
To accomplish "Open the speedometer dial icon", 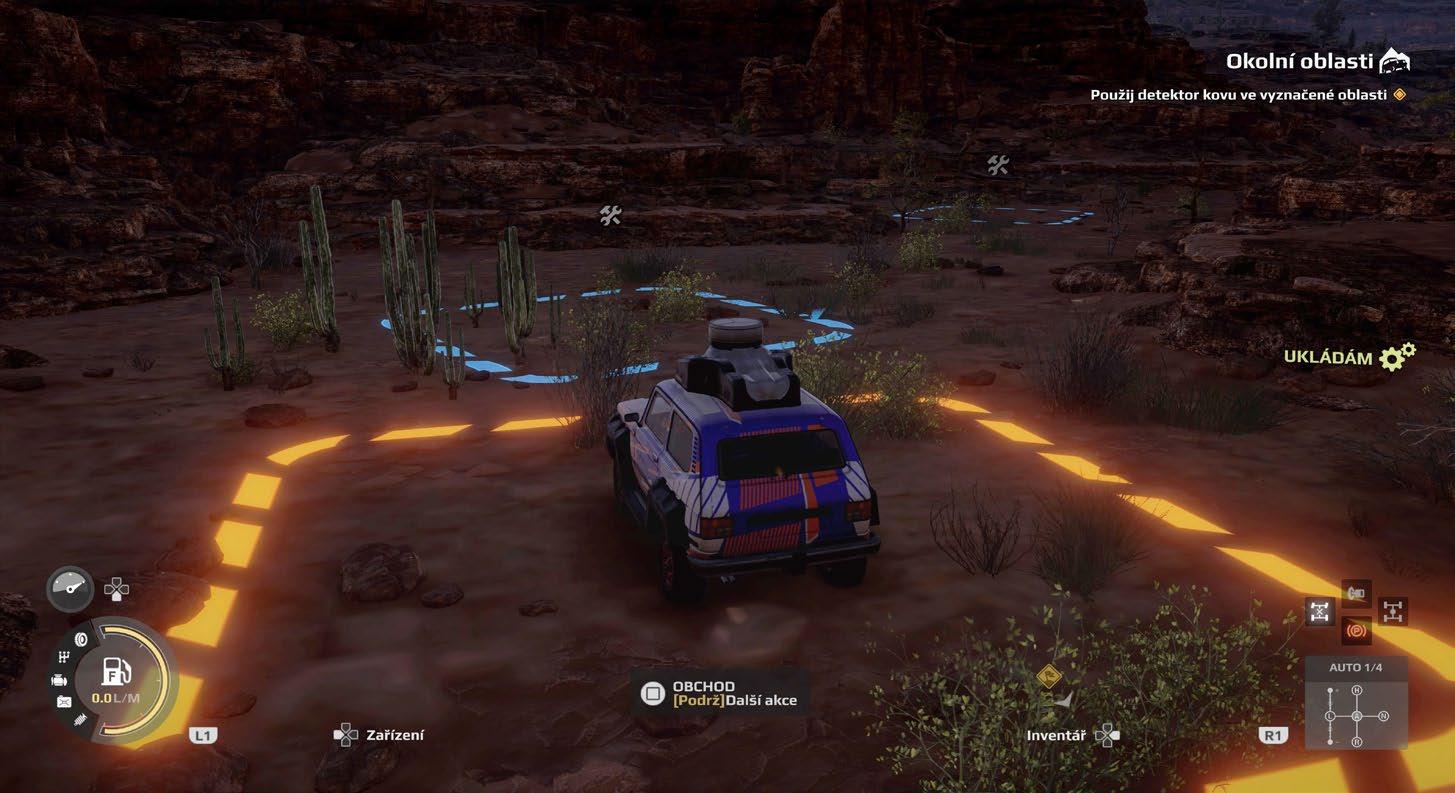I will [70, 589].
